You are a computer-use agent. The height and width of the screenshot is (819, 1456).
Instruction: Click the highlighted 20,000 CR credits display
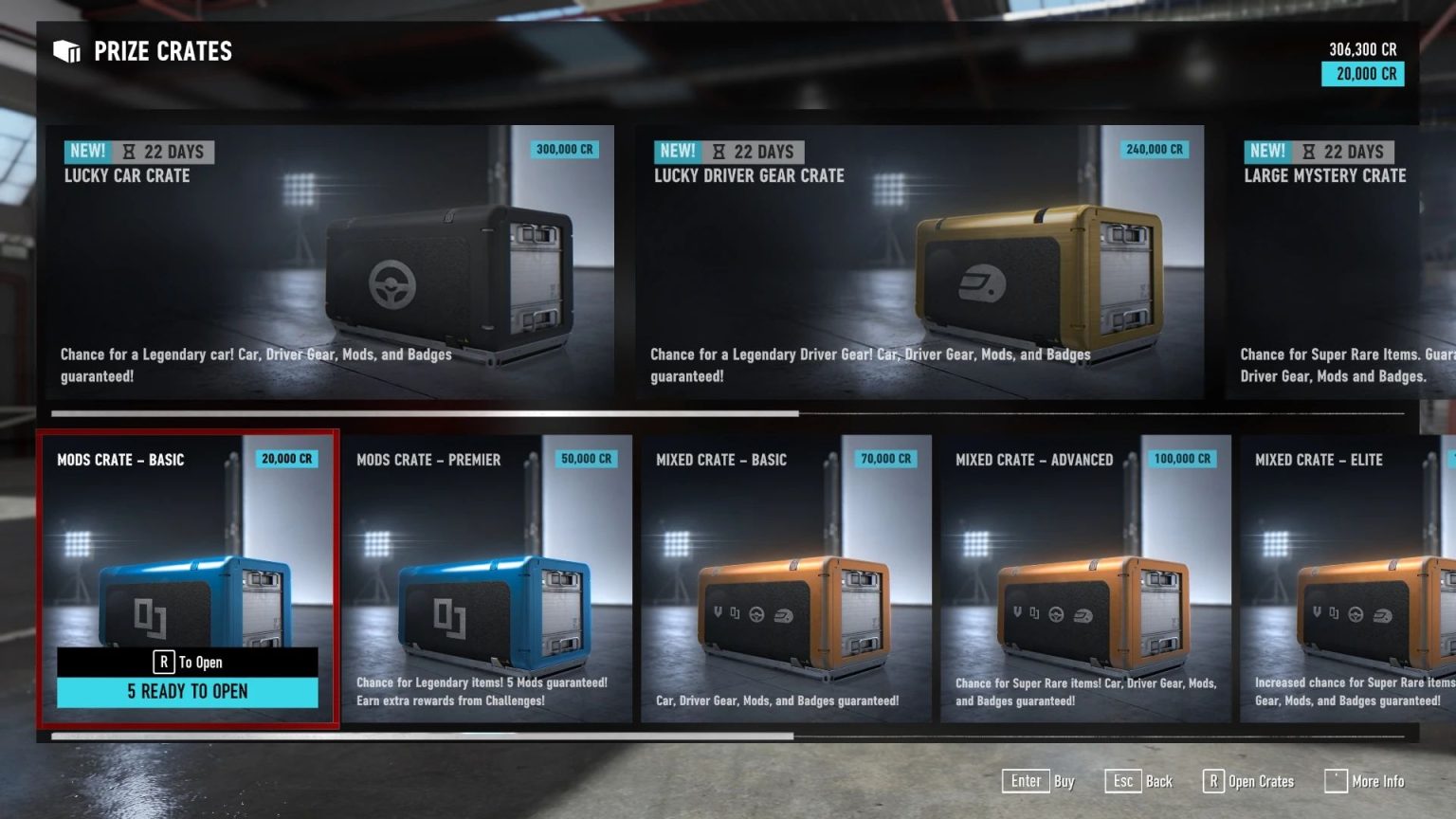(x=1362, y=74)
